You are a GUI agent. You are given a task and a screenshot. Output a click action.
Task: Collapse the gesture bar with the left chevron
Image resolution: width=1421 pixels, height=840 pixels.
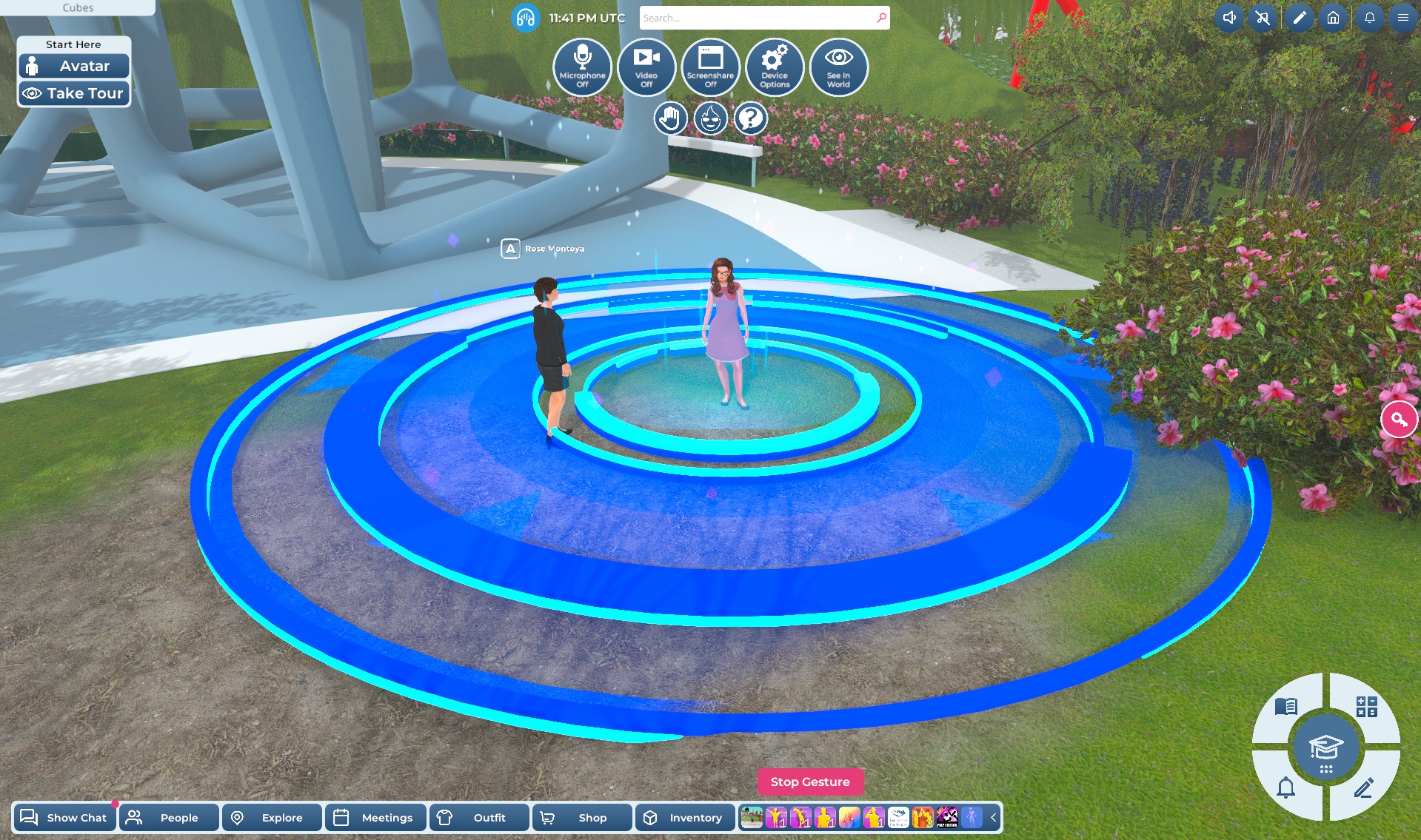(993, 818)
